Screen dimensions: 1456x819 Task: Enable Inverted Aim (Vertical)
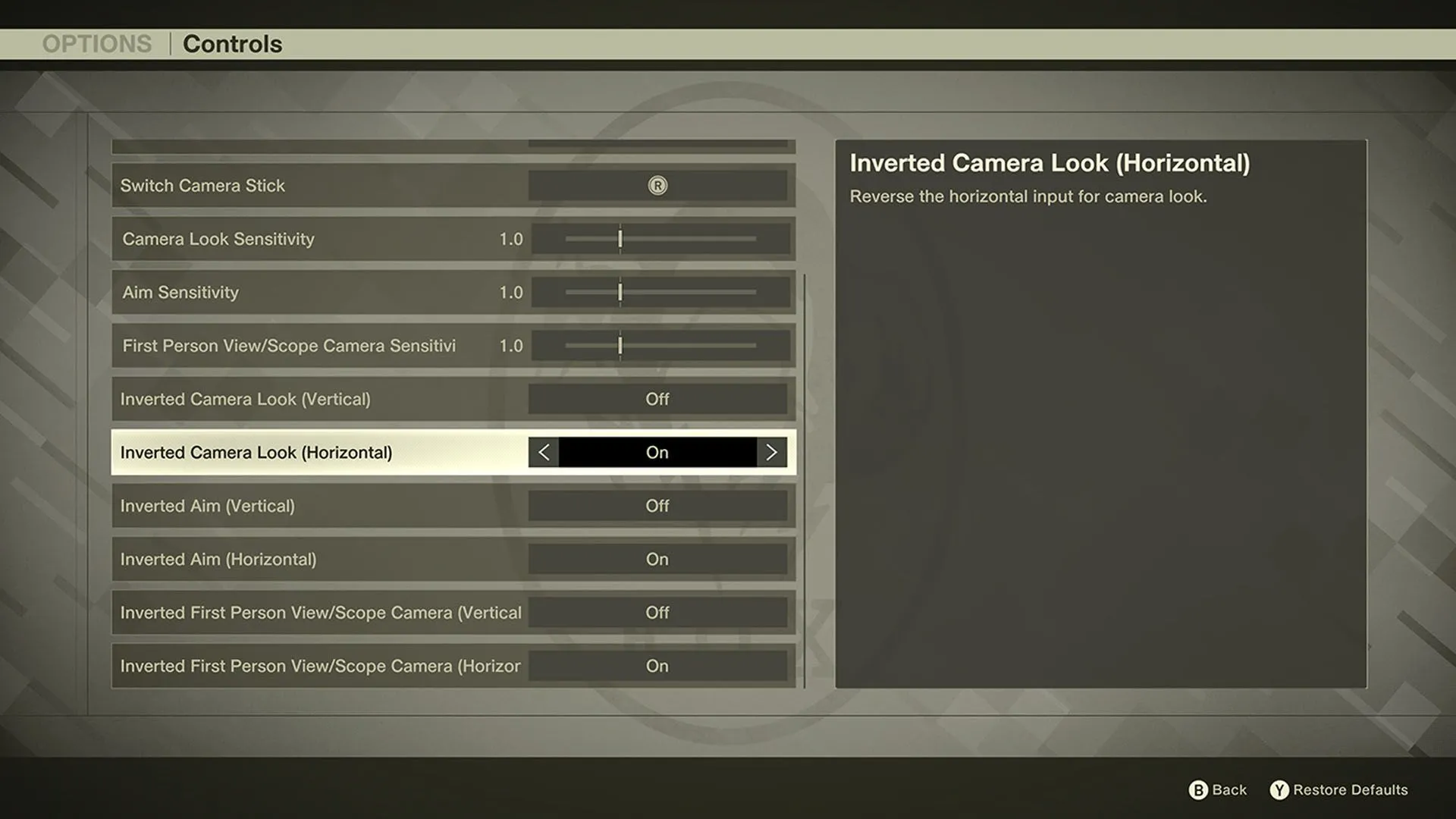coord(657,506)
